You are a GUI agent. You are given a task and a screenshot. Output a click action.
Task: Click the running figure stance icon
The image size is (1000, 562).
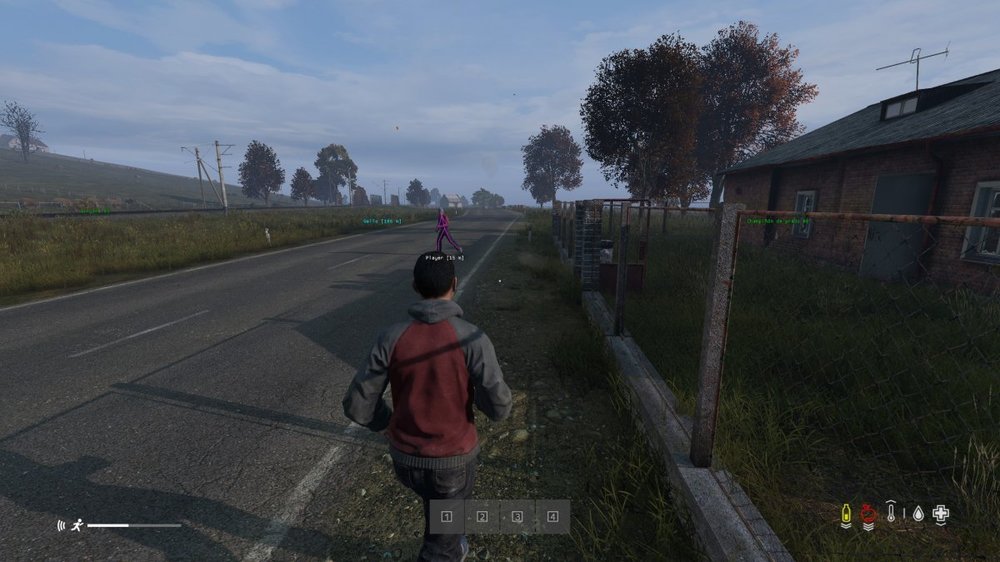pos(77,524)
